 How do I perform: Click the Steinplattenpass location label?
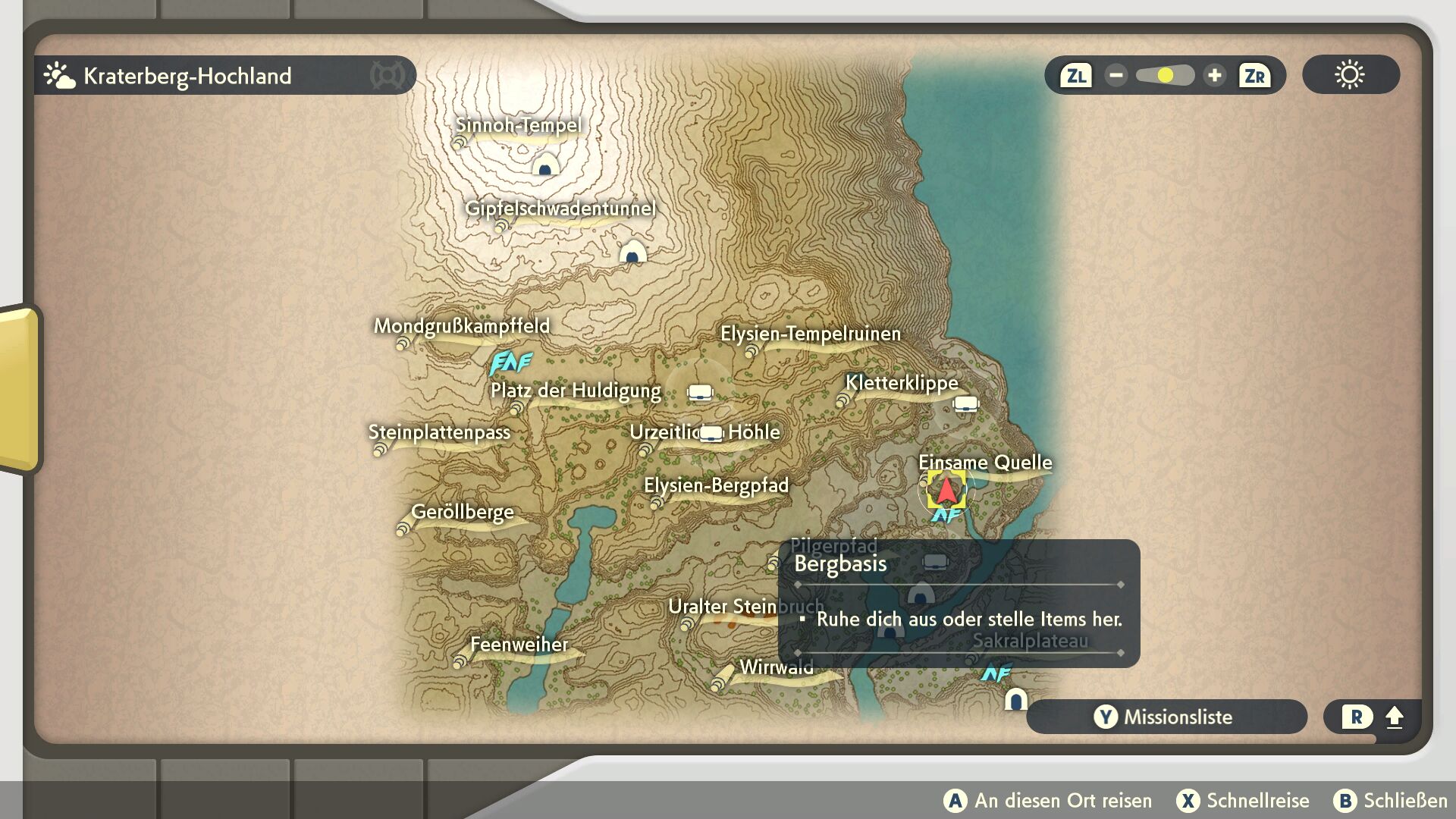tap(439, 432)
